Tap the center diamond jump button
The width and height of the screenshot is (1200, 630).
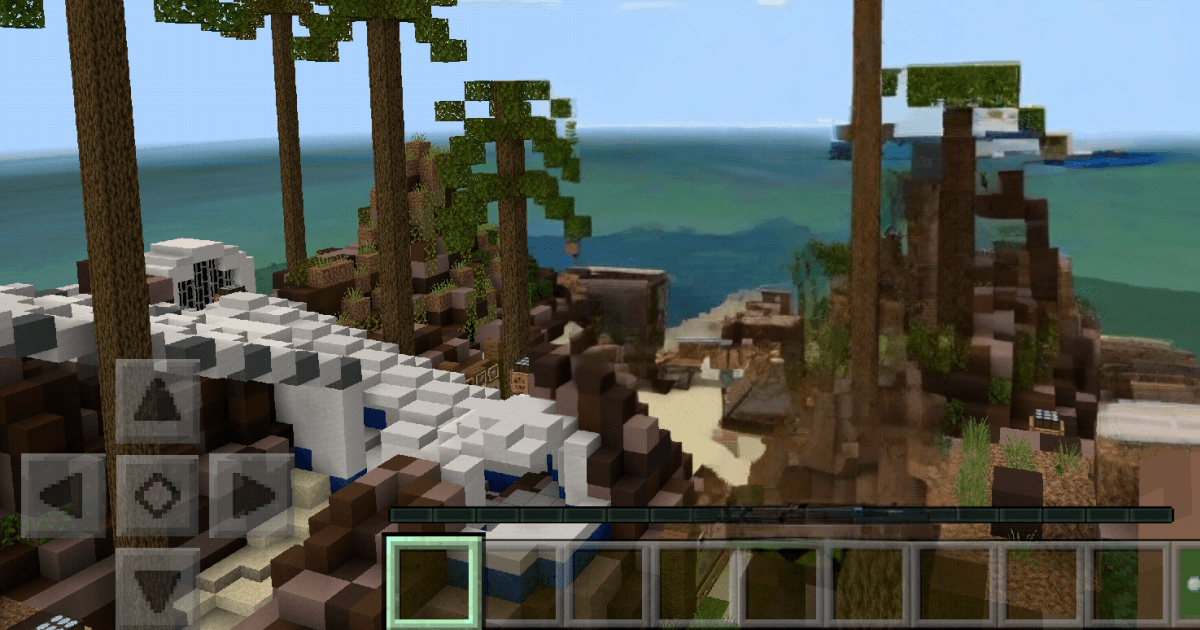157,495
